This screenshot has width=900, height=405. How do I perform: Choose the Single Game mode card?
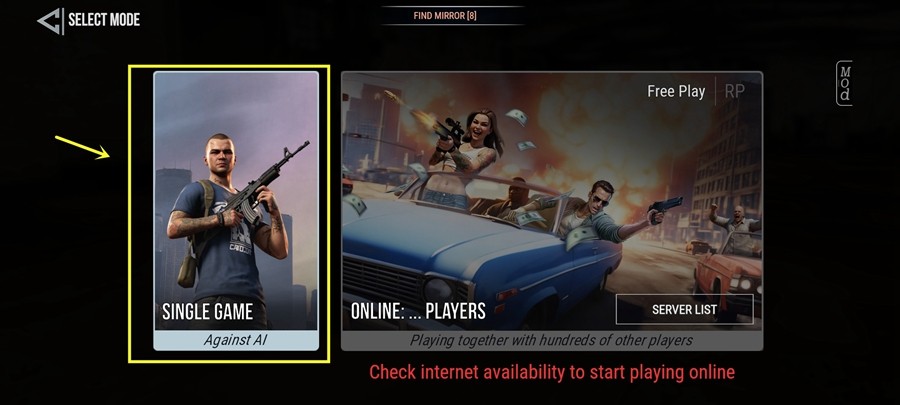point(236,210)
